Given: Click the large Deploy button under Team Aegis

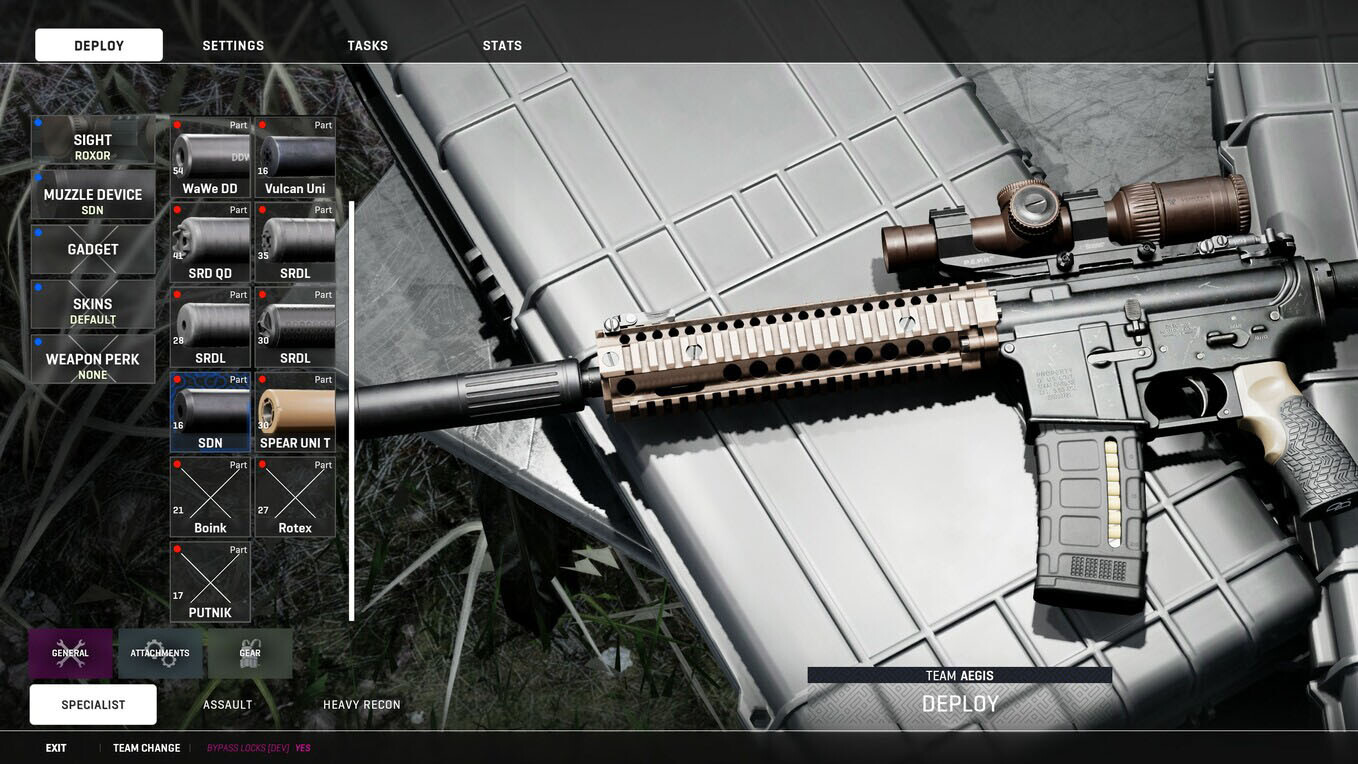Looking at the screenshot, I should click(x=960, y=705).
